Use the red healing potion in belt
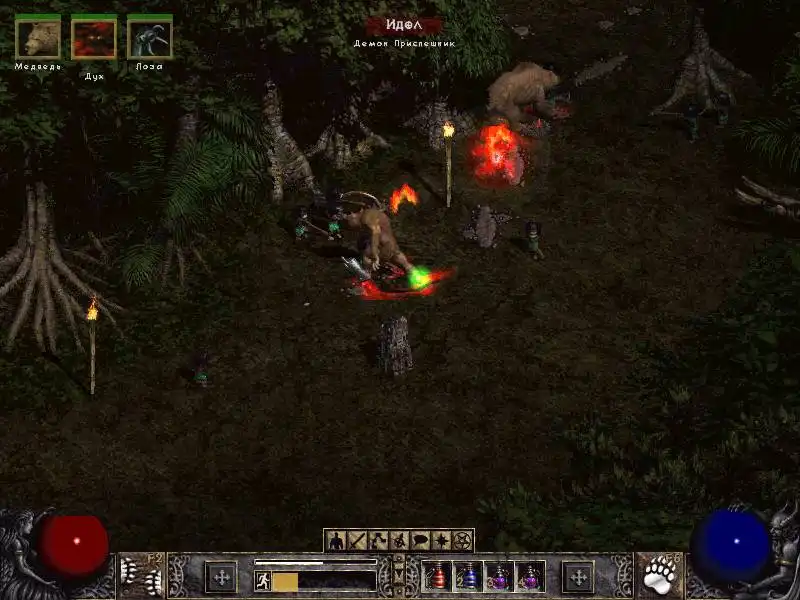 pyautogui.click(x=437, y=577)
